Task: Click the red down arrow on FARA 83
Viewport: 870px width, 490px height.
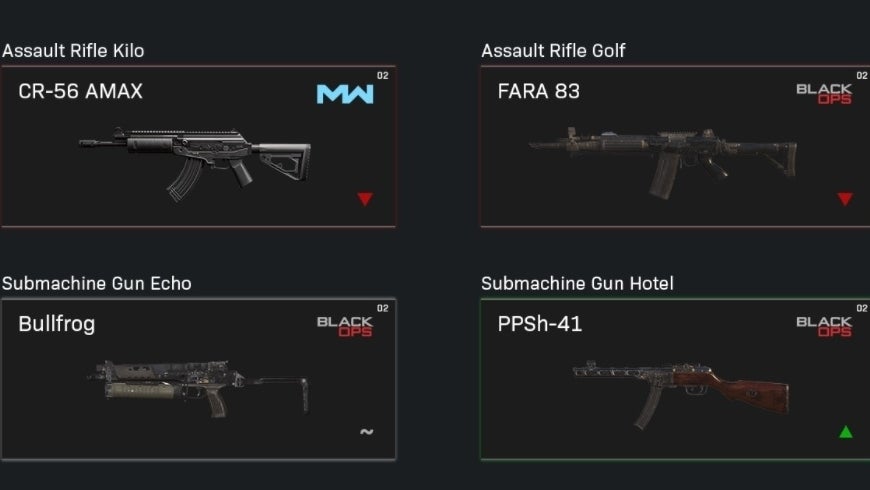Action: pos(845,199)
